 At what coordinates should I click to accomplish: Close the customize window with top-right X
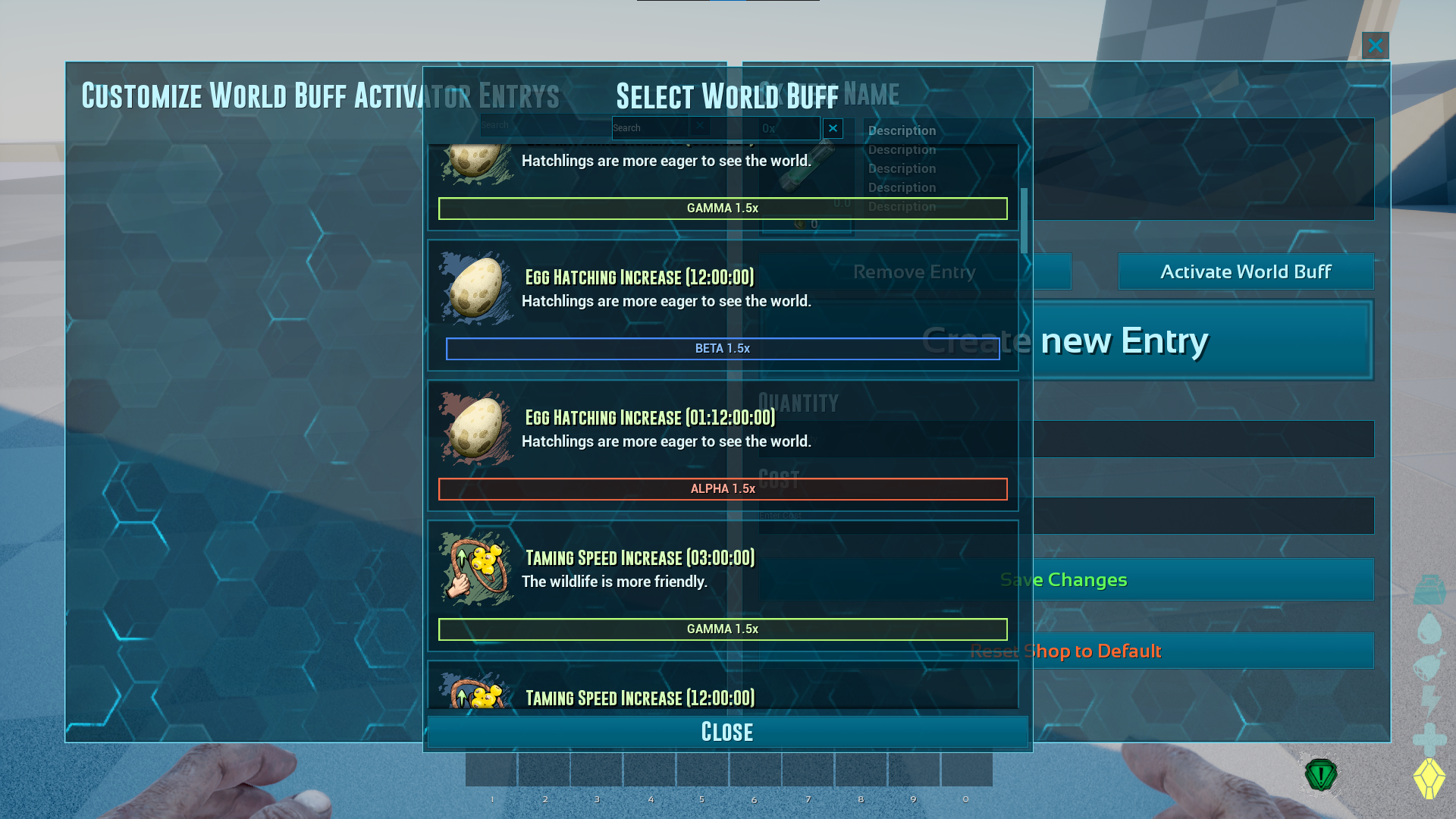click(1375, 45)
